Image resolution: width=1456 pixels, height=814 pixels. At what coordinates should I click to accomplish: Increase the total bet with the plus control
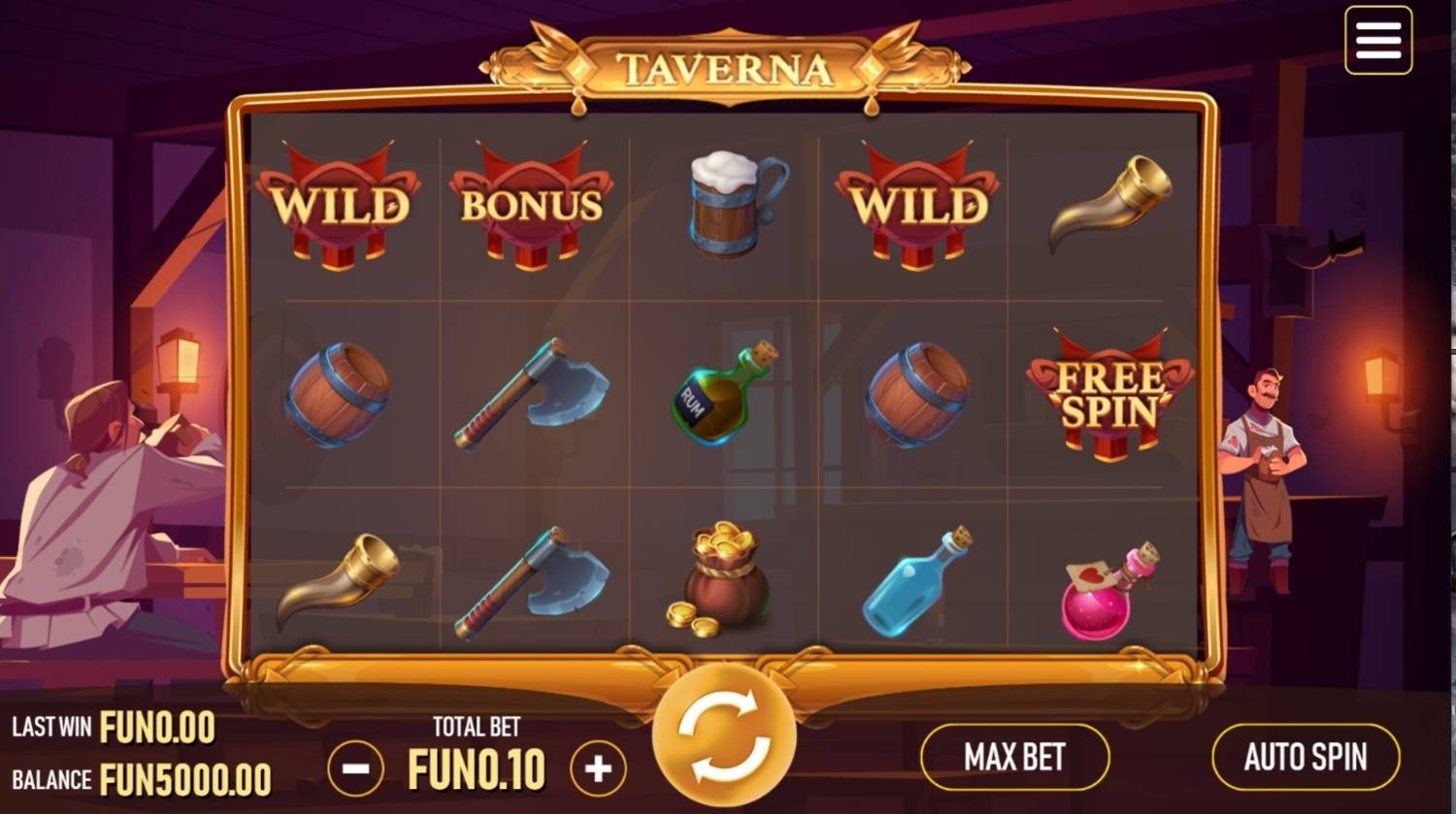click(x=598, y=766)
